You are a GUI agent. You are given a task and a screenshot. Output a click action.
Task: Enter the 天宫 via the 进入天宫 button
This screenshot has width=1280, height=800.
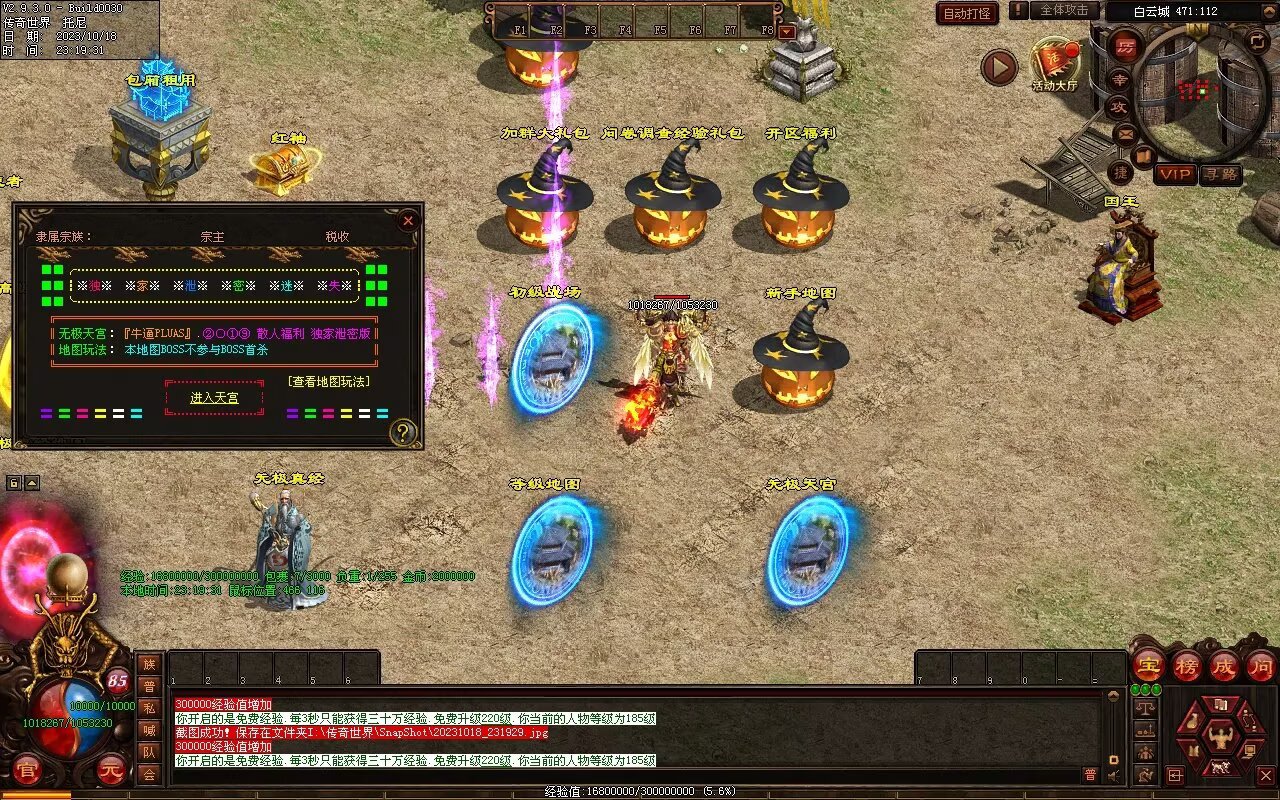214,397
